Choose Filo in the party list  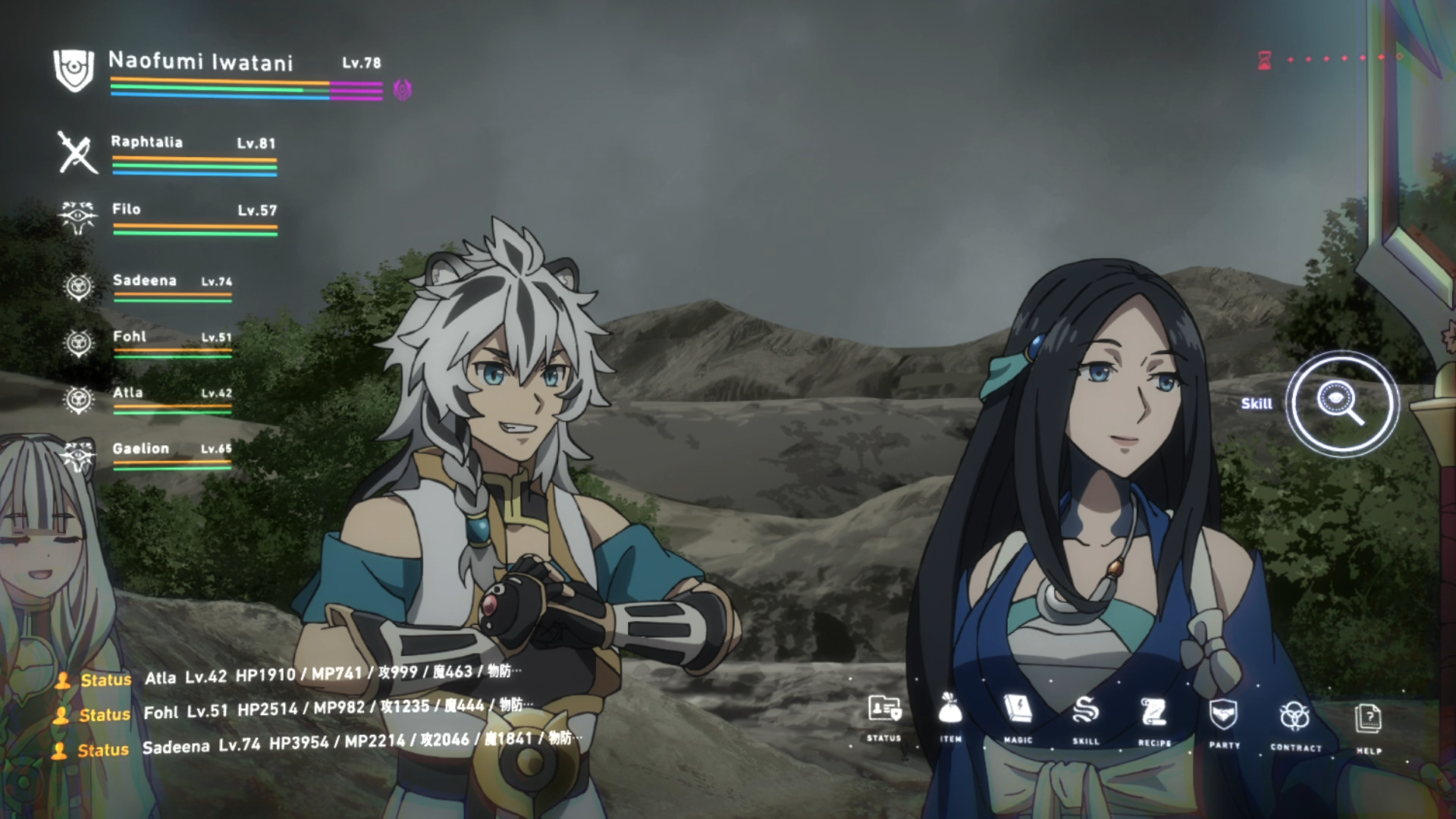127,210
